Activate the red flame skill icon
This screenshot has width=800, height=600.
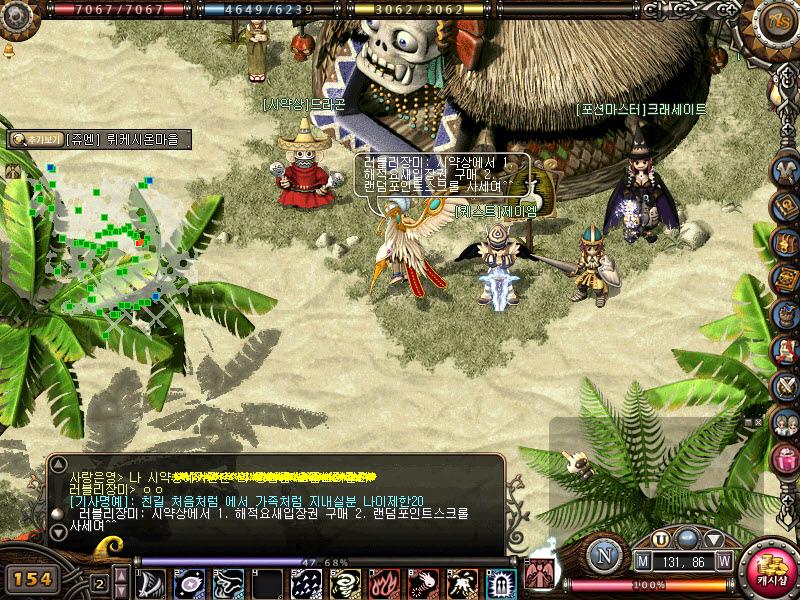click(384, 583)
